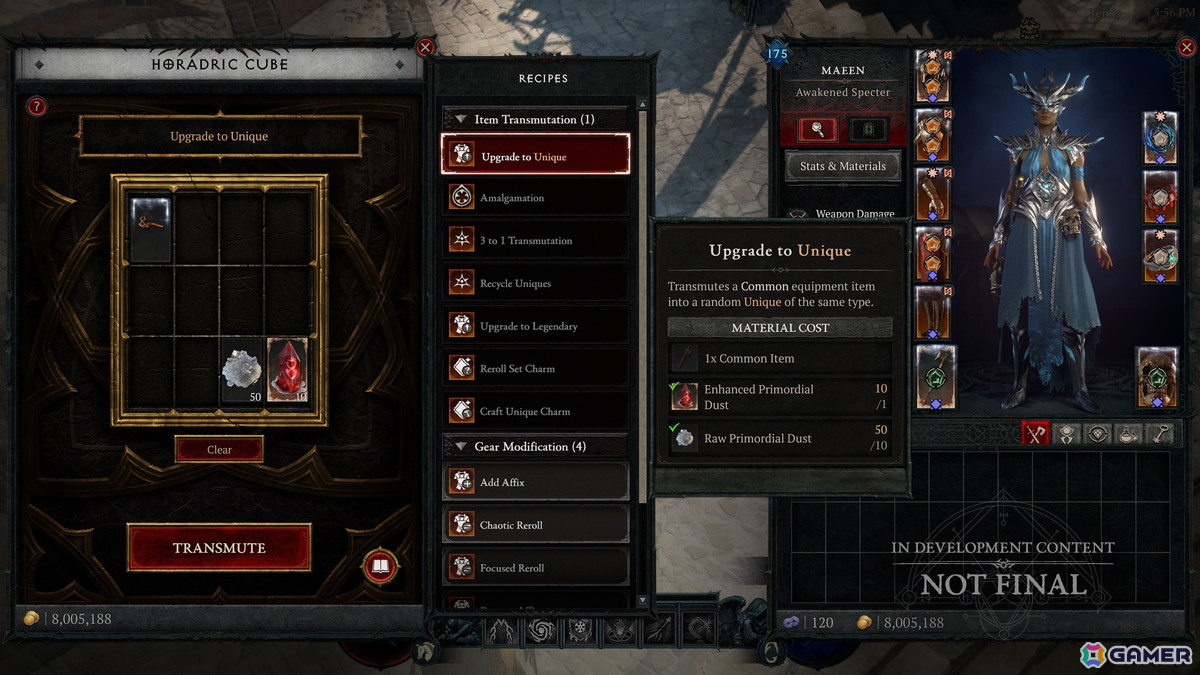Screen dimensions: 1200x675
Task: Collapse the Item Transmutation category
Action: tap(461, 119)
